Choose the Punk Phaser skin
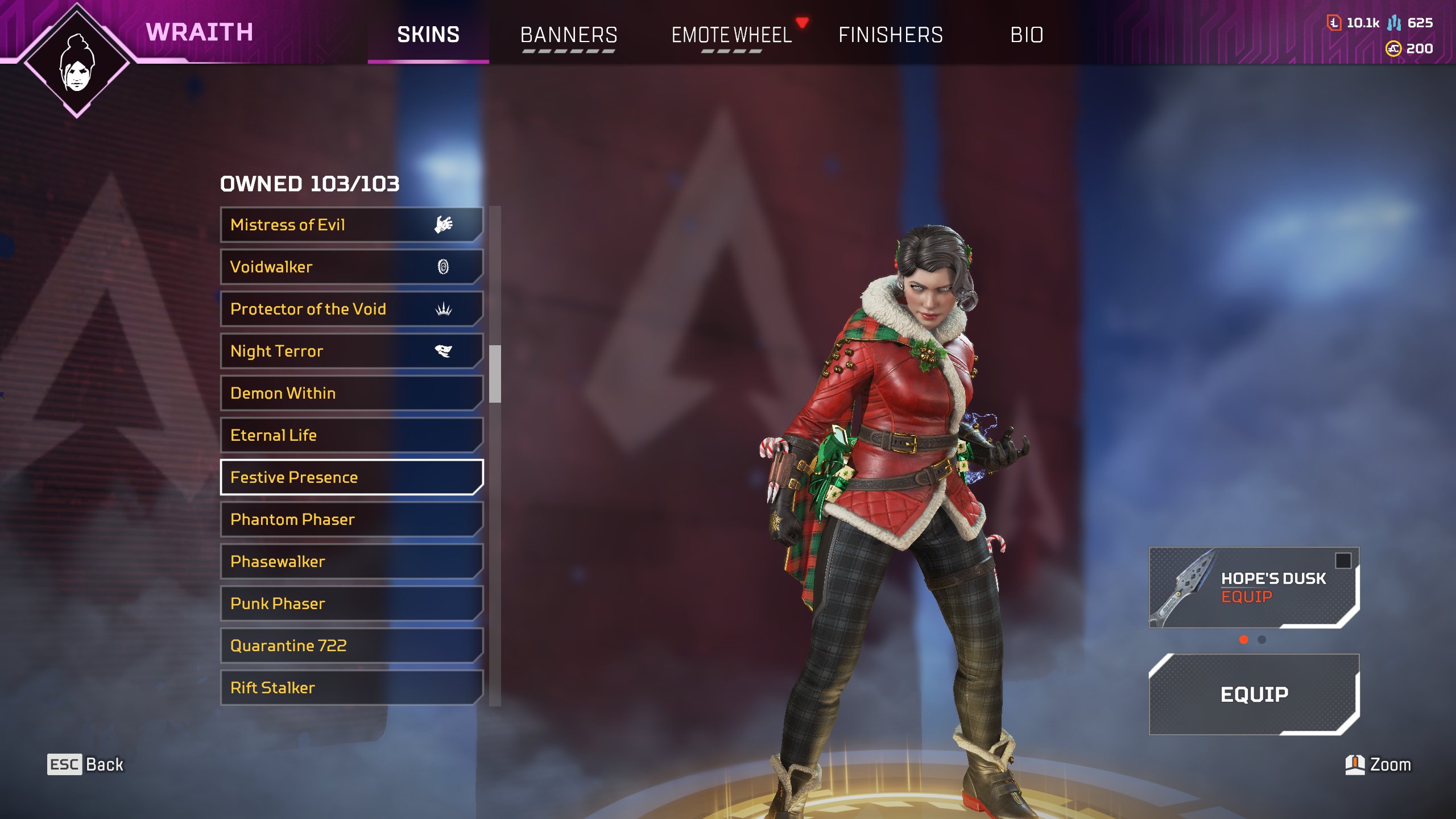Image resolution: width=1456 pixels, height=819 pixels. click(351, 603)
